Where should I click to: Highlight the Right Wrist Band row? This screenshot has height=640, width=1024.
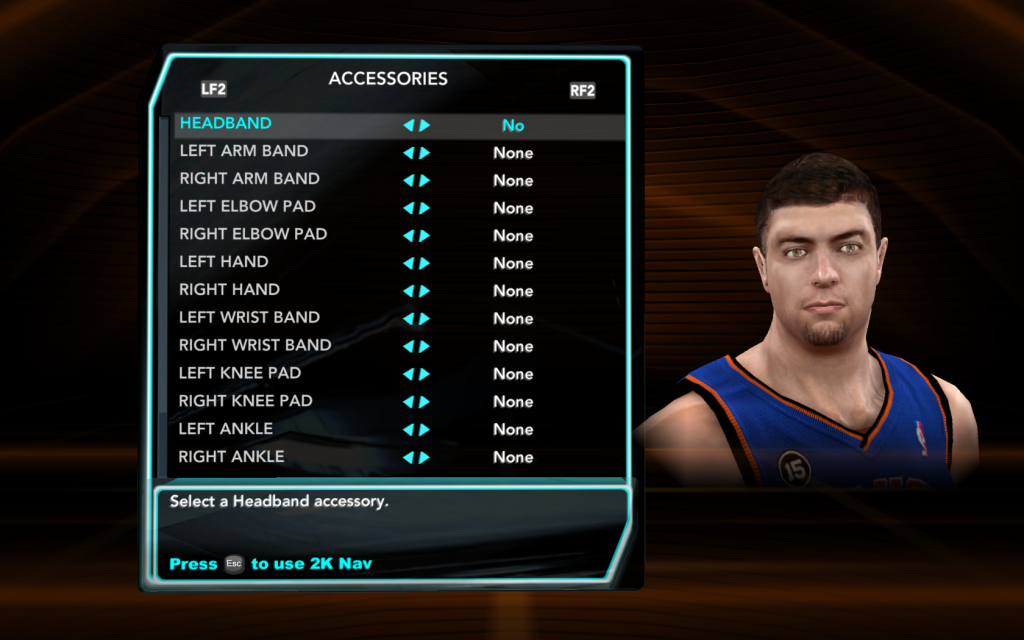[x=256, y=346]
